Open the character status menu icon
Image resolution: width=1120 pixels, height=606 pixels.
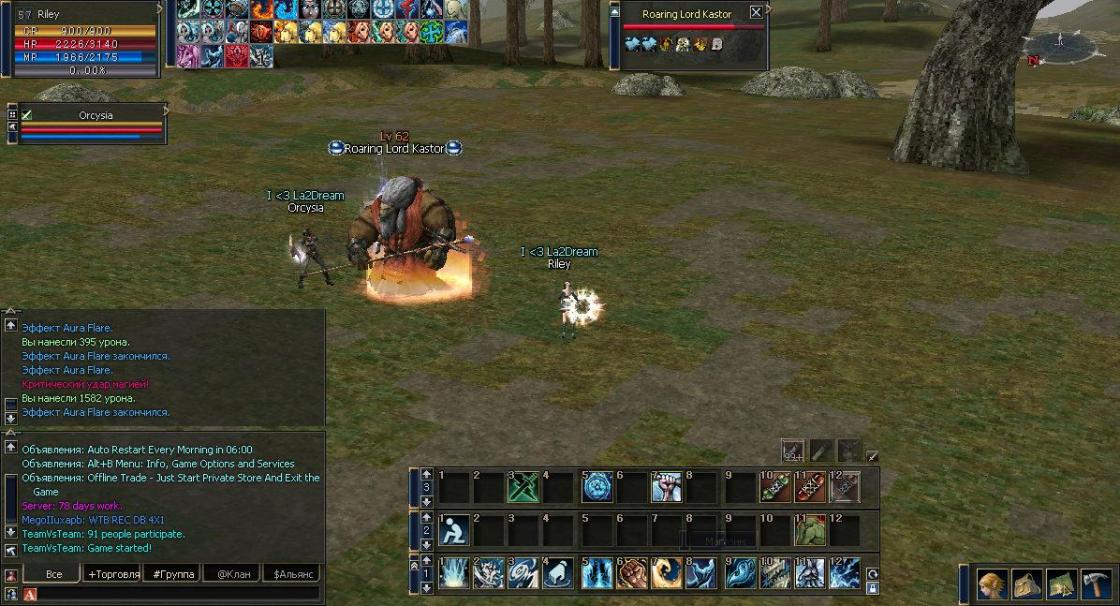[x=992, y=584]
